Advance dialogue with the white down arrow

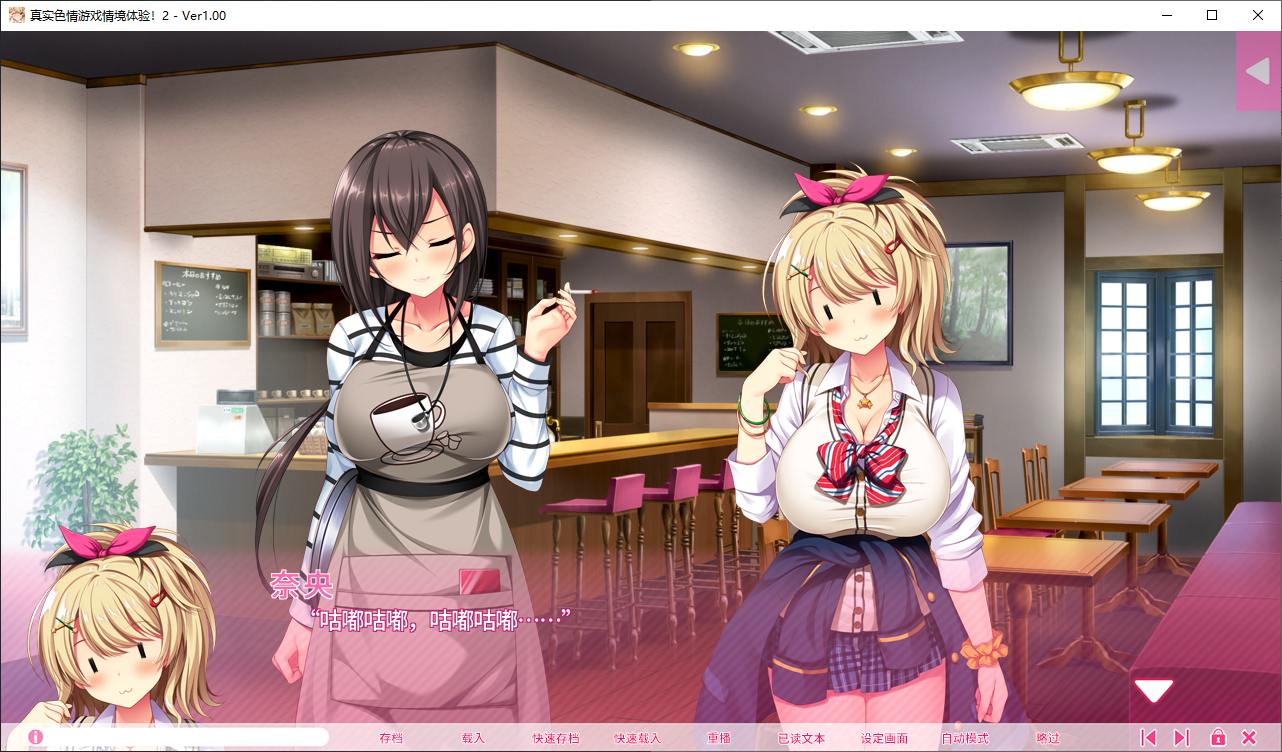coord(1153,690)
